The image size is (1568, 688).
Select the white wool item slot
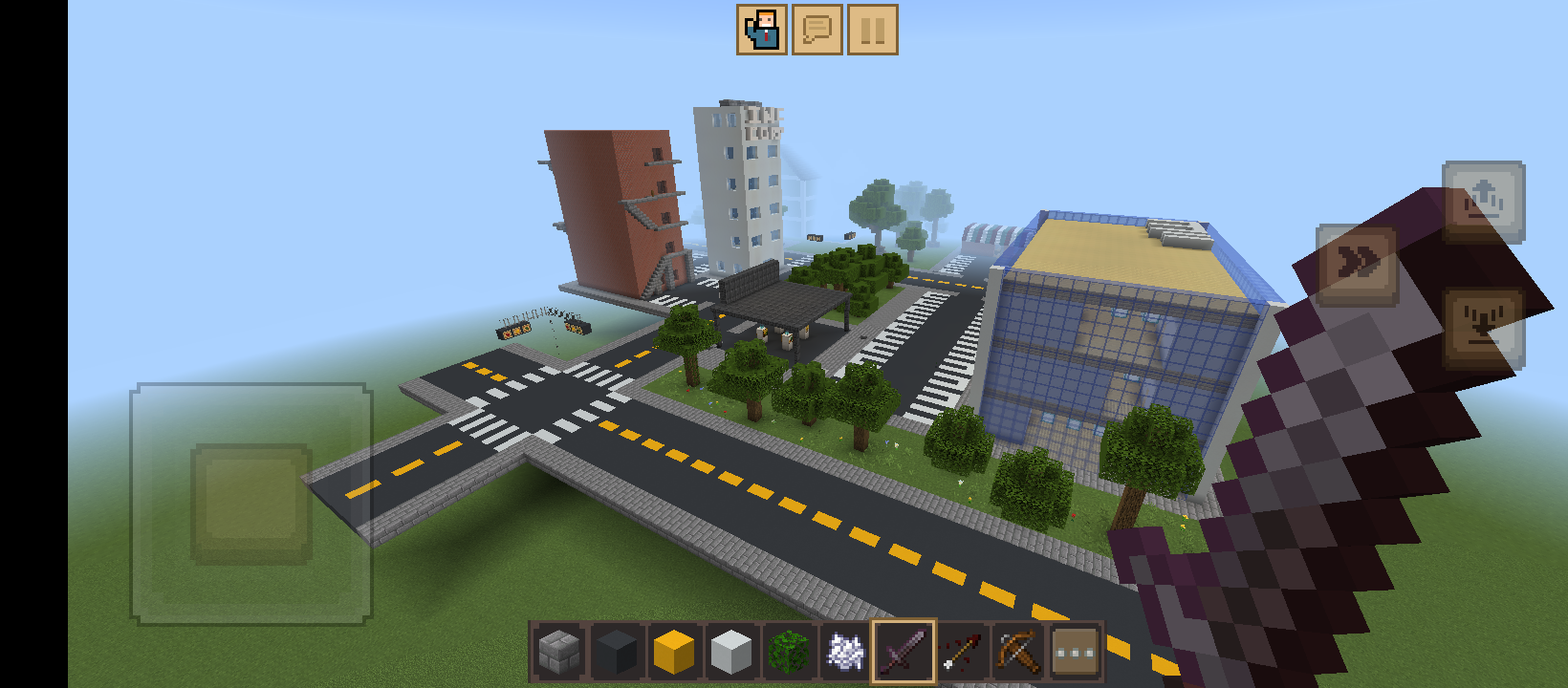pyautogui.click(x=843, y=650)
